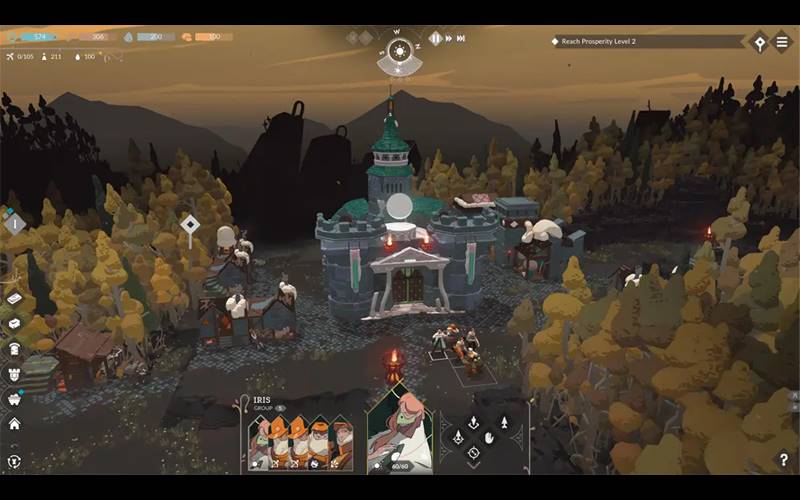800x500 pixels.
Task: Open the map marker diamond button
Action: coord(759,42)
